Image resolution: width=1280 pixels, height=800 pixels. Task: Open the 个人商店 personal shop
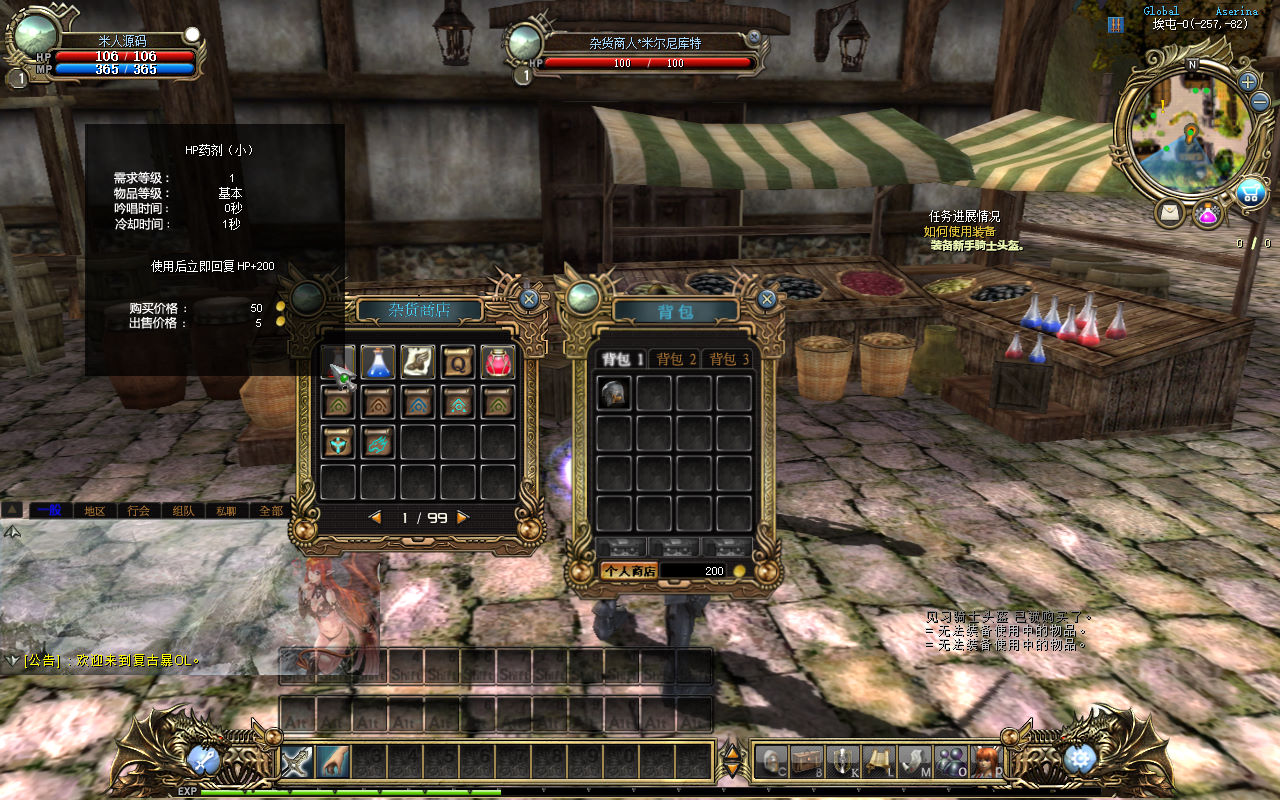point(628,571)
